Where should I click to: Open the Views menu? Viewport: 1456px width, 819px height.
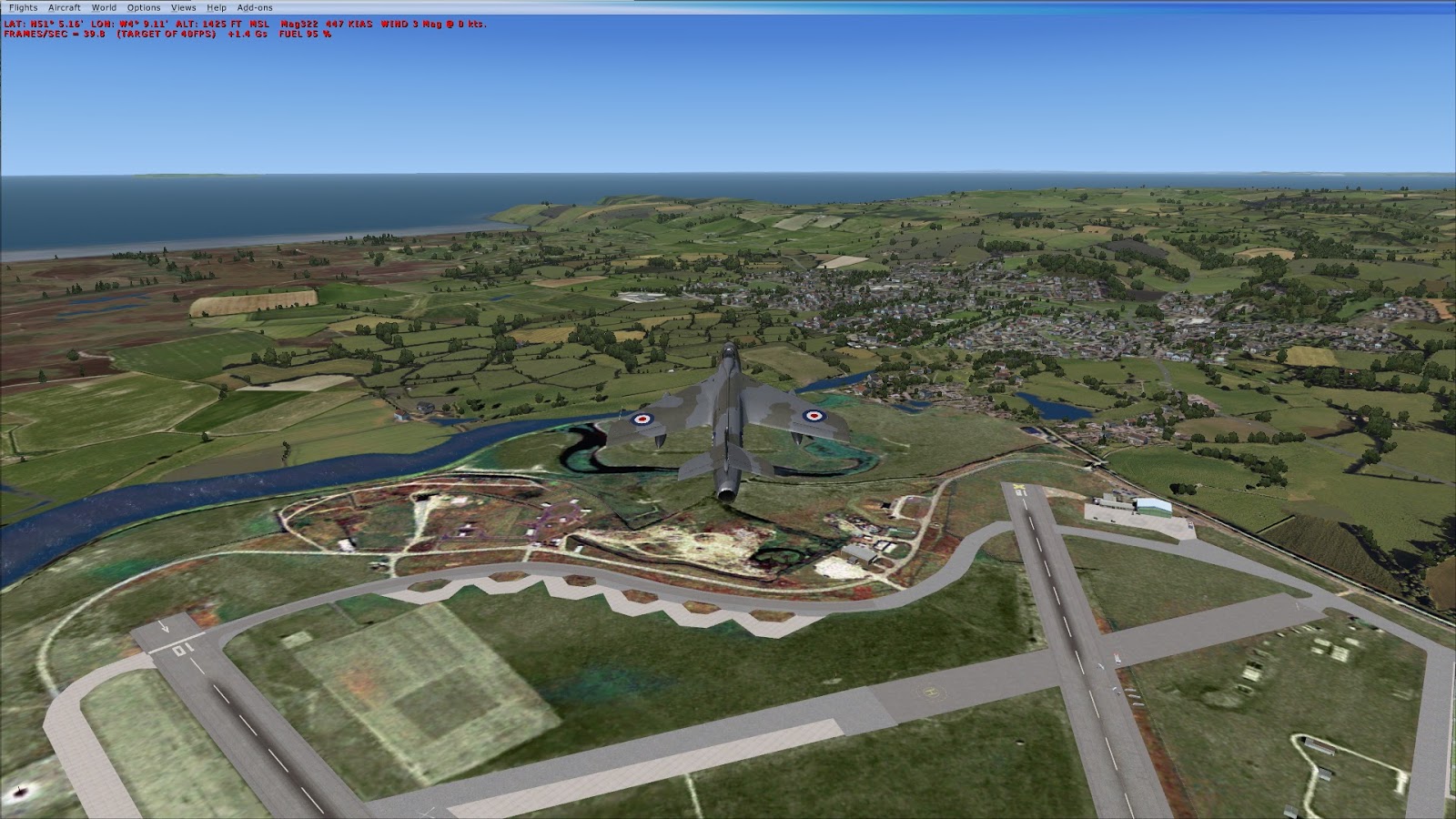(182, 6)
